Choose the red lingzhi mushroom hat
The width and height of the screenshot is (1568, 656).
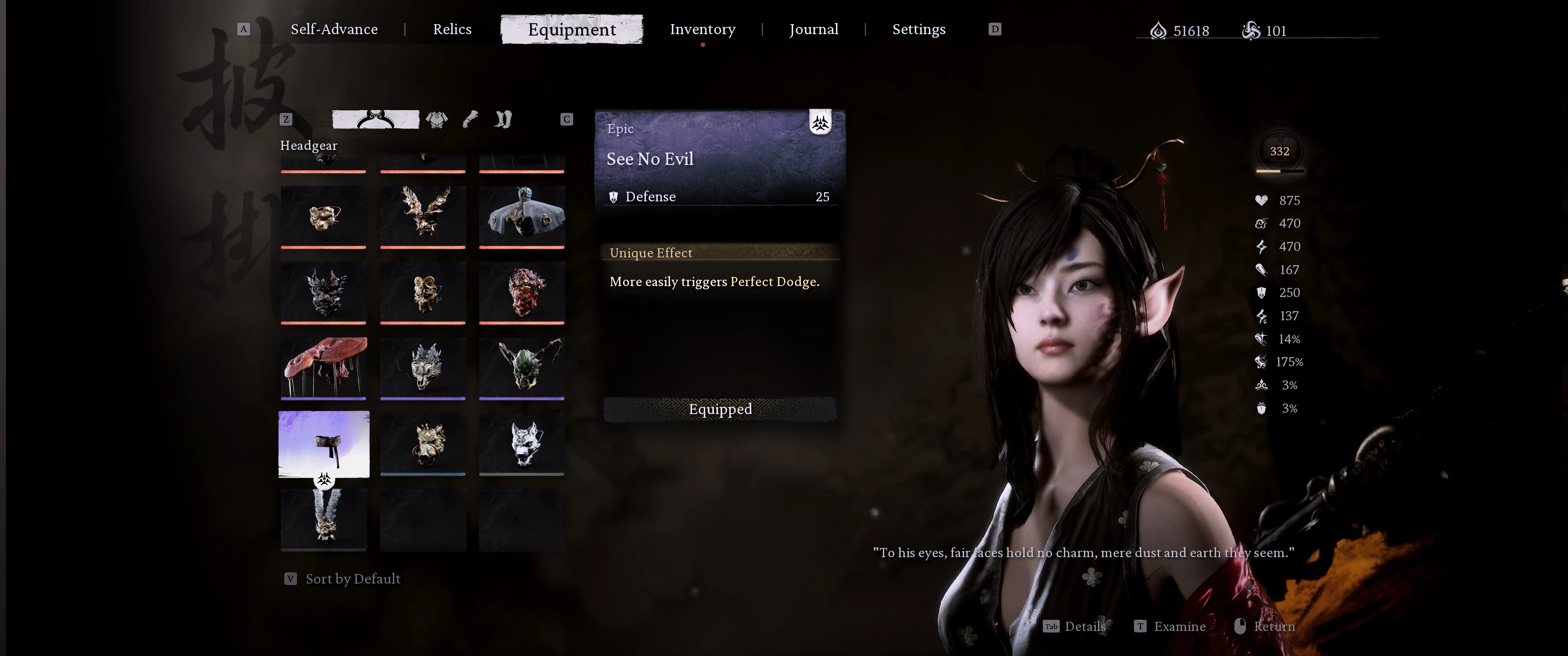(324, 368)
